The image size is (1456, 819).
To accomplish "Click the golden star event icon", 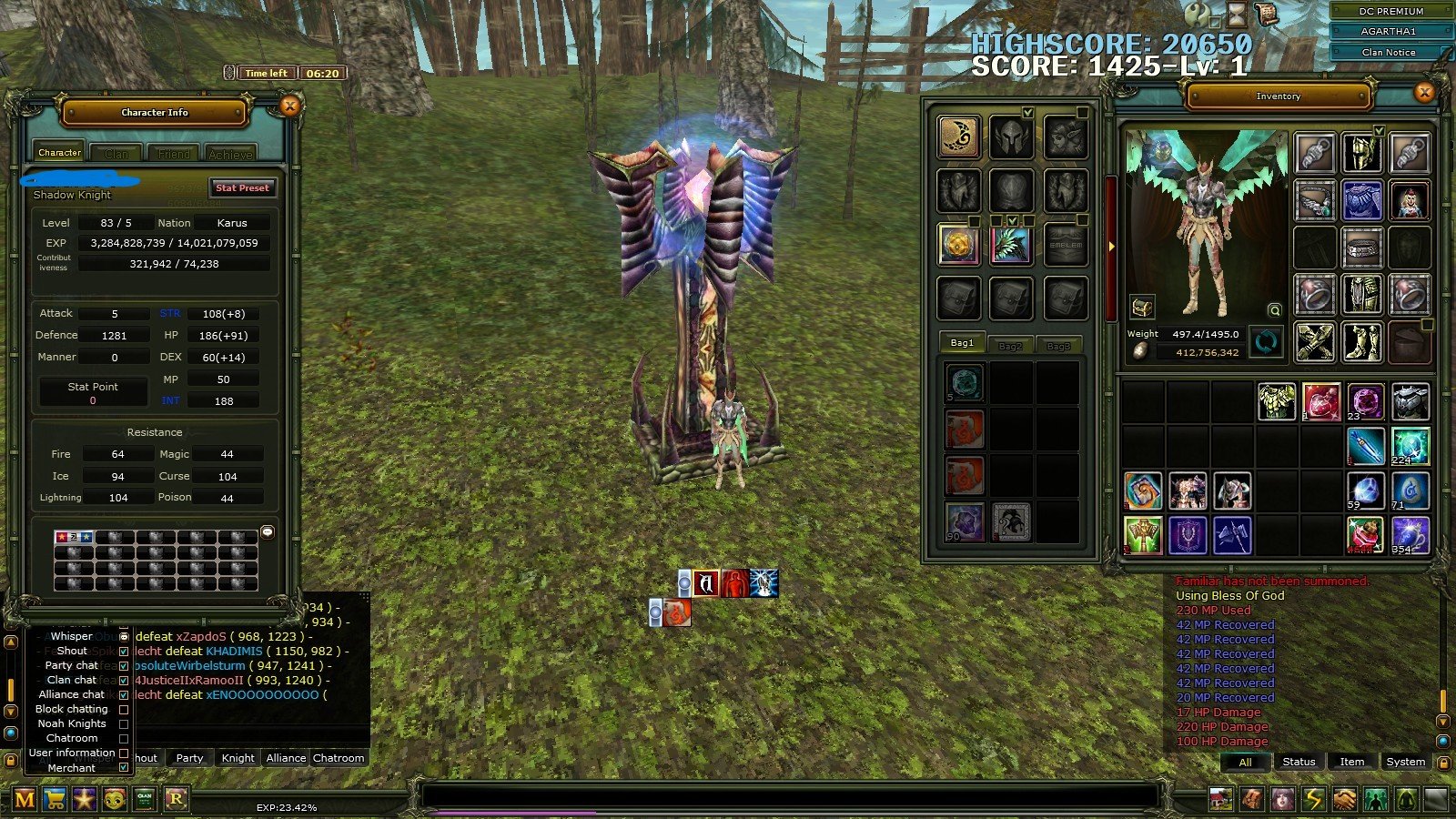I will click(x=85, y=801).
